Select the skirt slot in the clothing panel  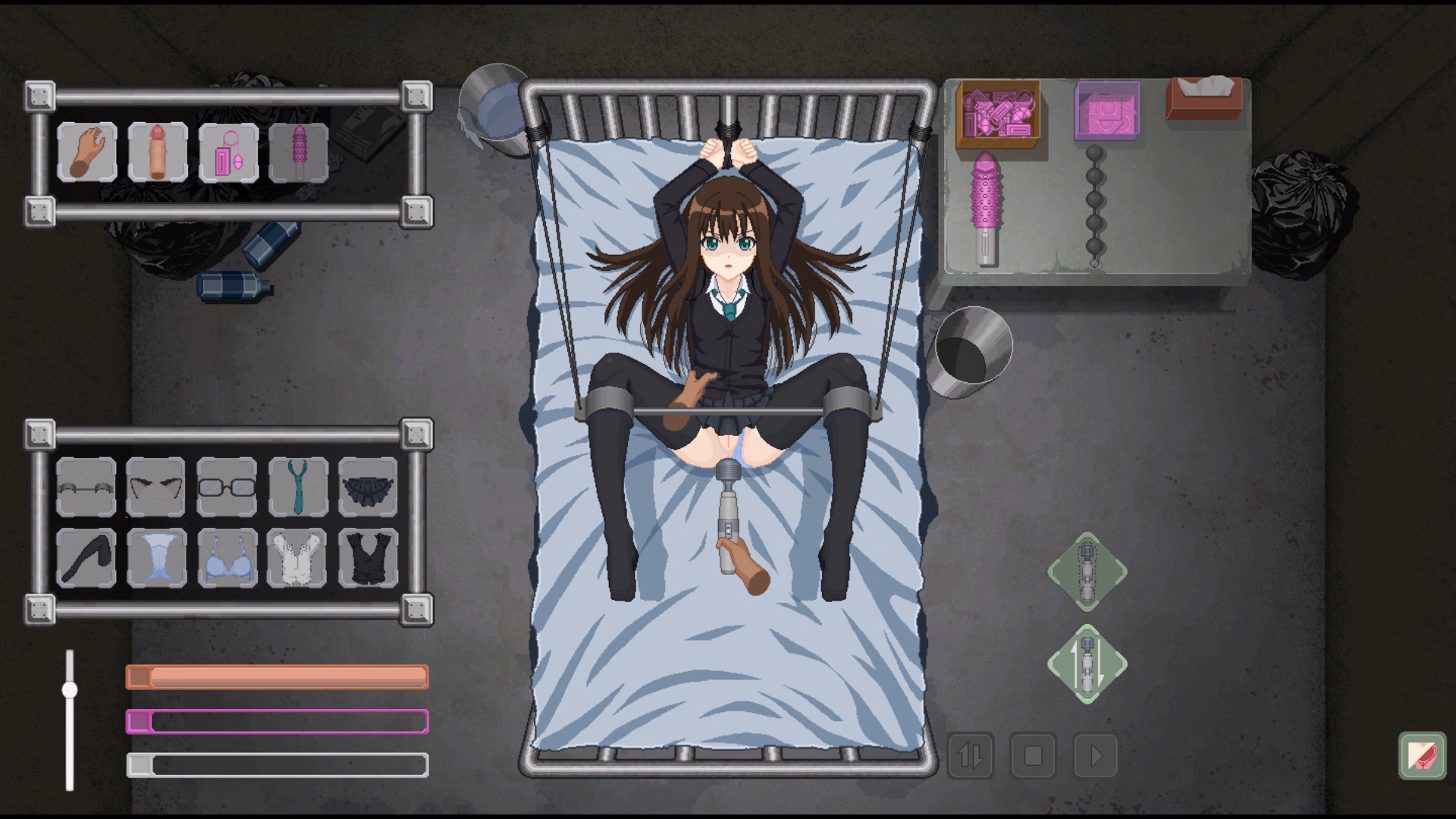(x=369, y=488)
